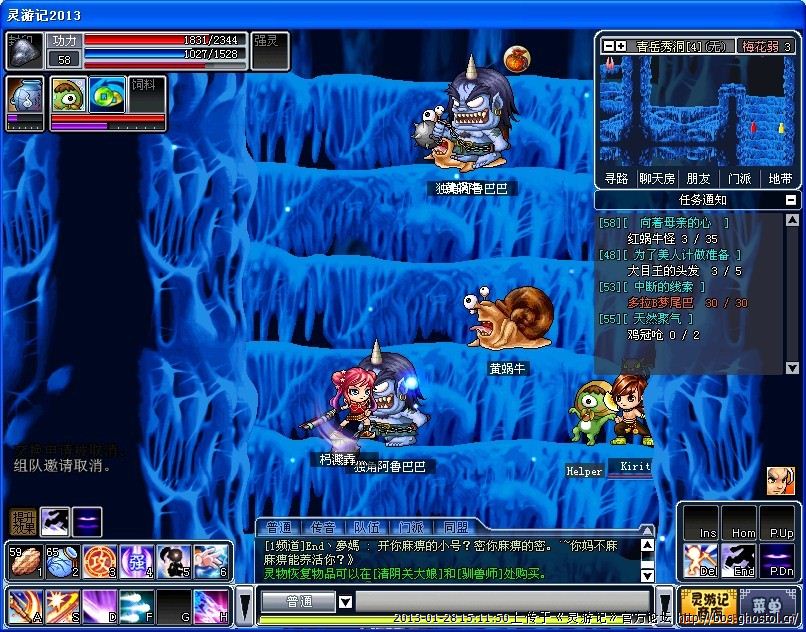Zoom in the minimap with plus button
This screenshot has width=806, height=632.
tap(621, 46)
